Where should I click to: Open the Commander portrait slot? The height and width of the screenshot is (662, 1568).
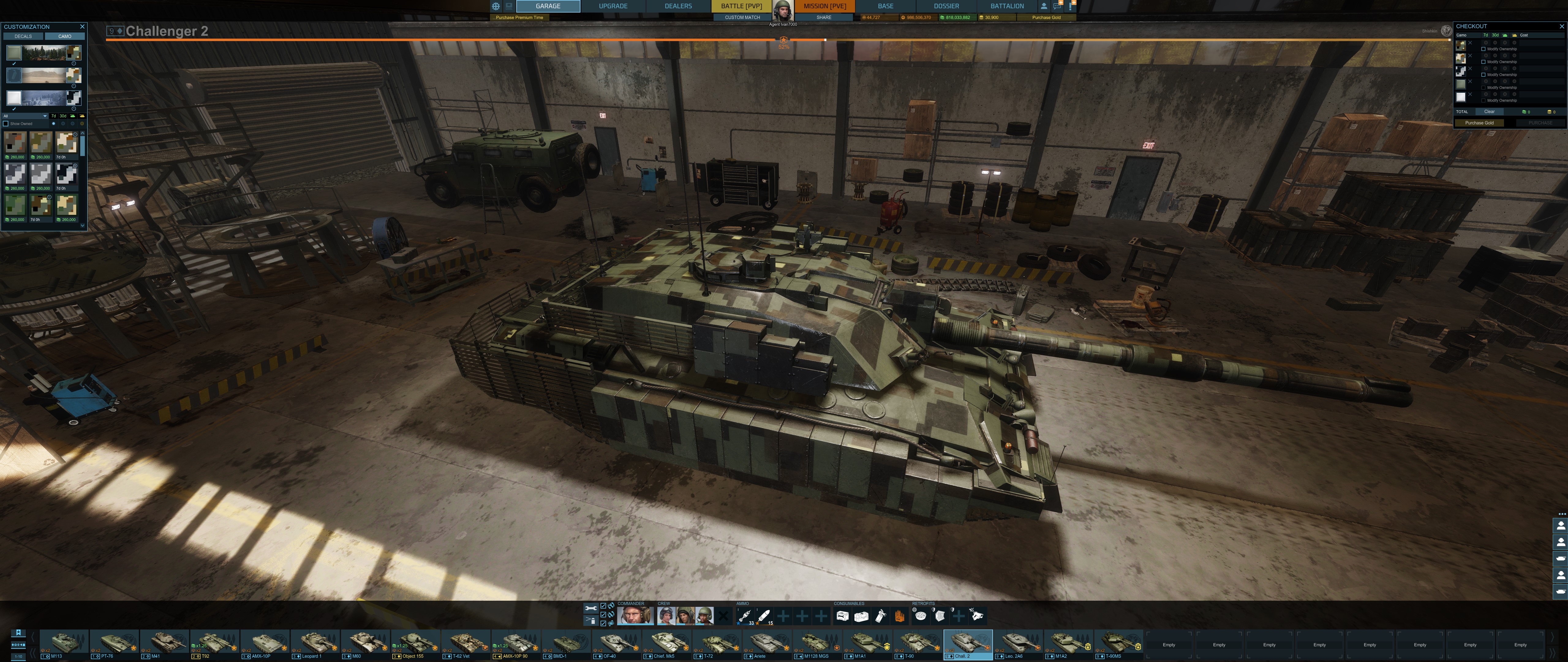635,616
